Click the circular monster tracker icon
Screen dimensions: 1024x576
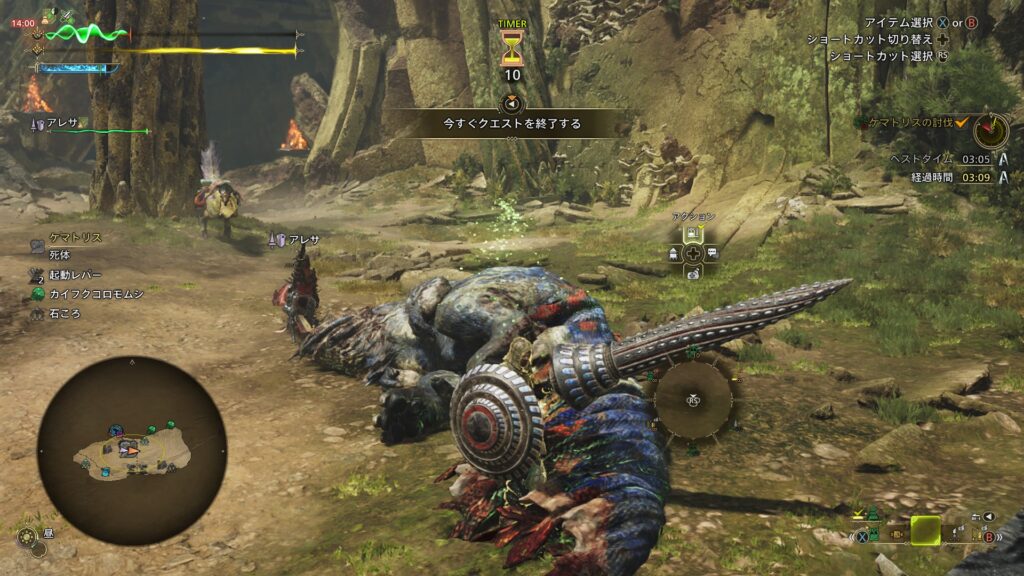coord(991,129)
